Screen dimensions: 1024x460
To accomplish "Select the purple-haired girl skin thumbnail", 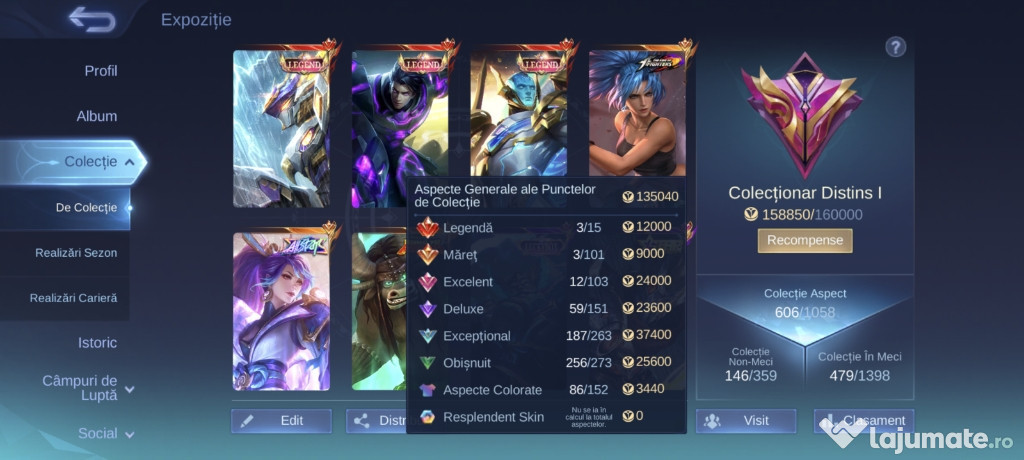I will click(281, 311).
